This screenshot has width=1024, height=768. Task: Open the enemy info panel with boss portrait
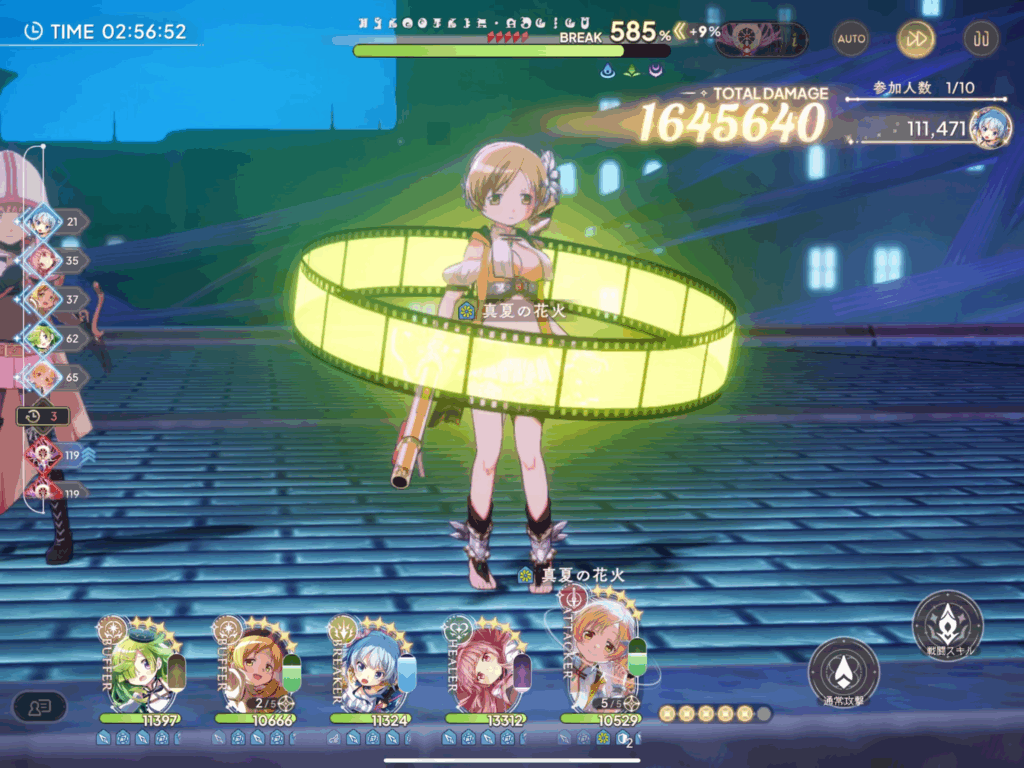[x=761, y=40]
